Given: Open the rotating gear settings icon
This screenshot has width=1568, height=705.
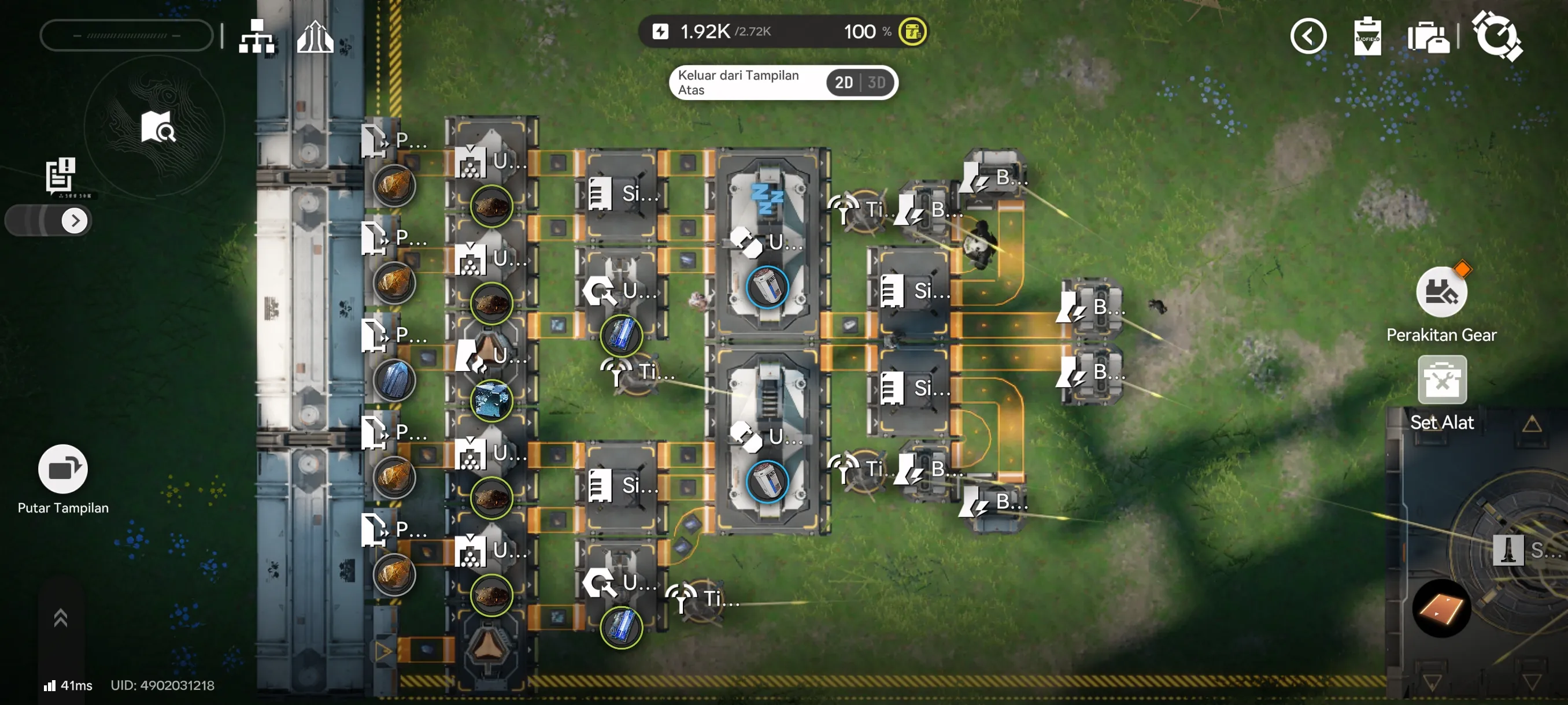Looking at the screenshot, I should pos(1496,36).
